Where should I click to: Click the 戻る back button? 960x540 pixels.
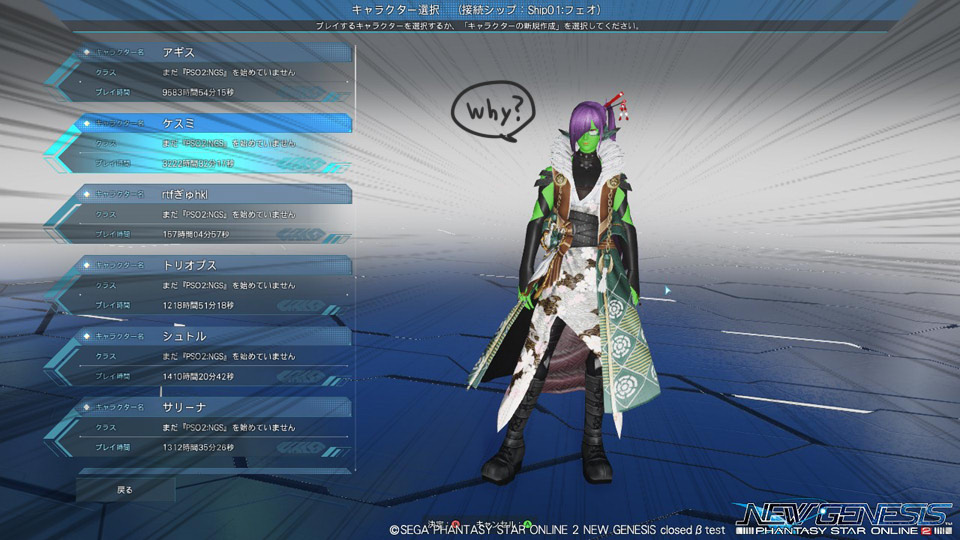(x=125, y=490)
